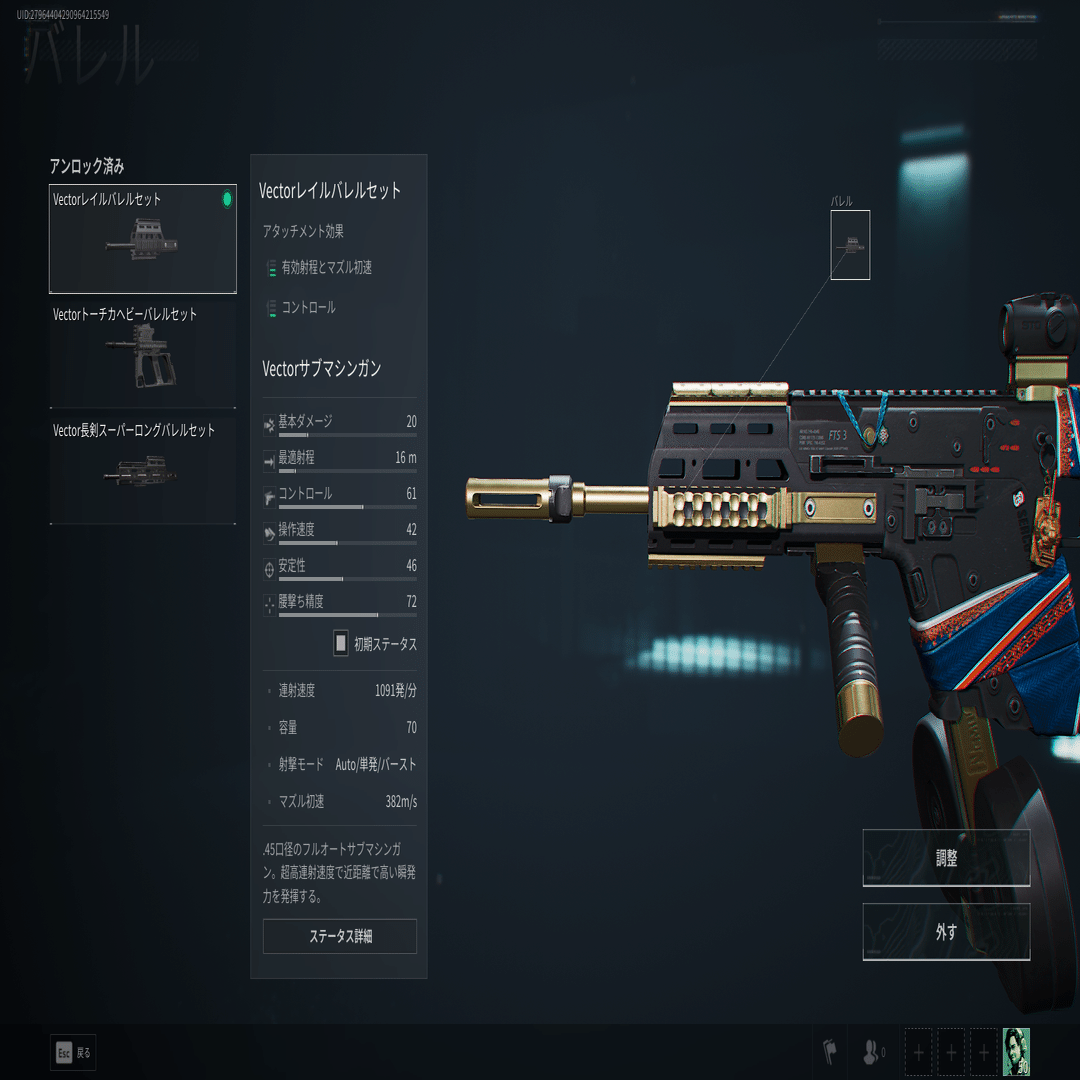Choose the Vectorトーチカヘビーバレルセット barrel
This screenshot has height=1080, width=1080.
click(143, 354)
